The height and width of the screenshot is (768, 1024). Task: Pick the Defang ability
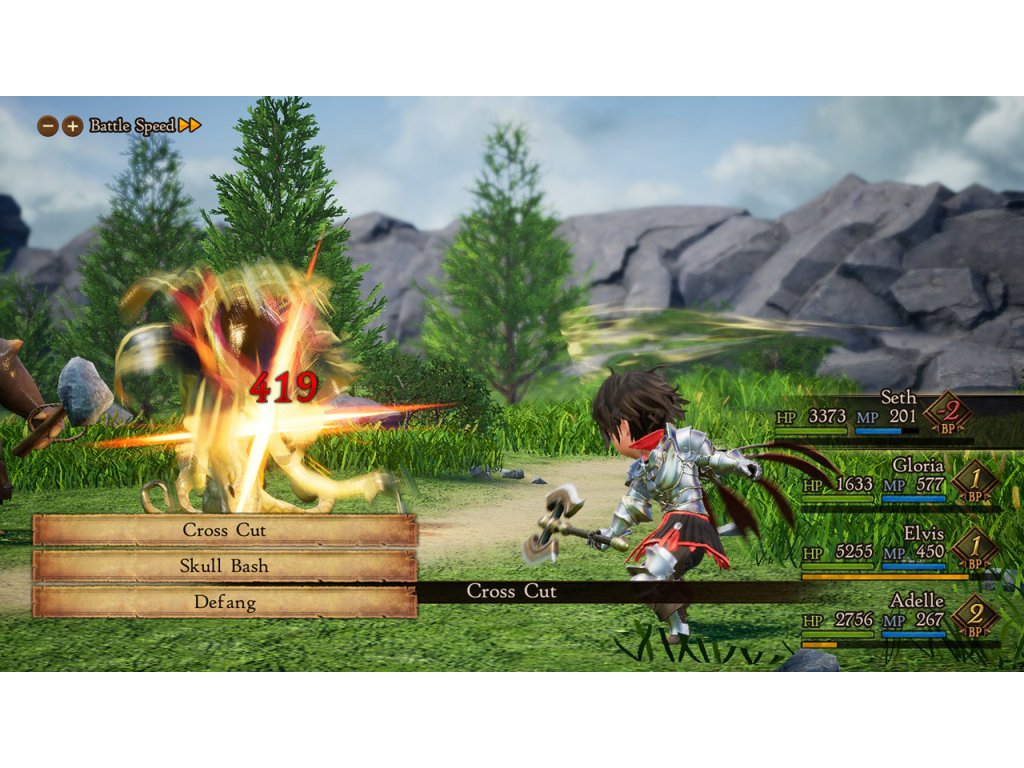tap(225, 602)
